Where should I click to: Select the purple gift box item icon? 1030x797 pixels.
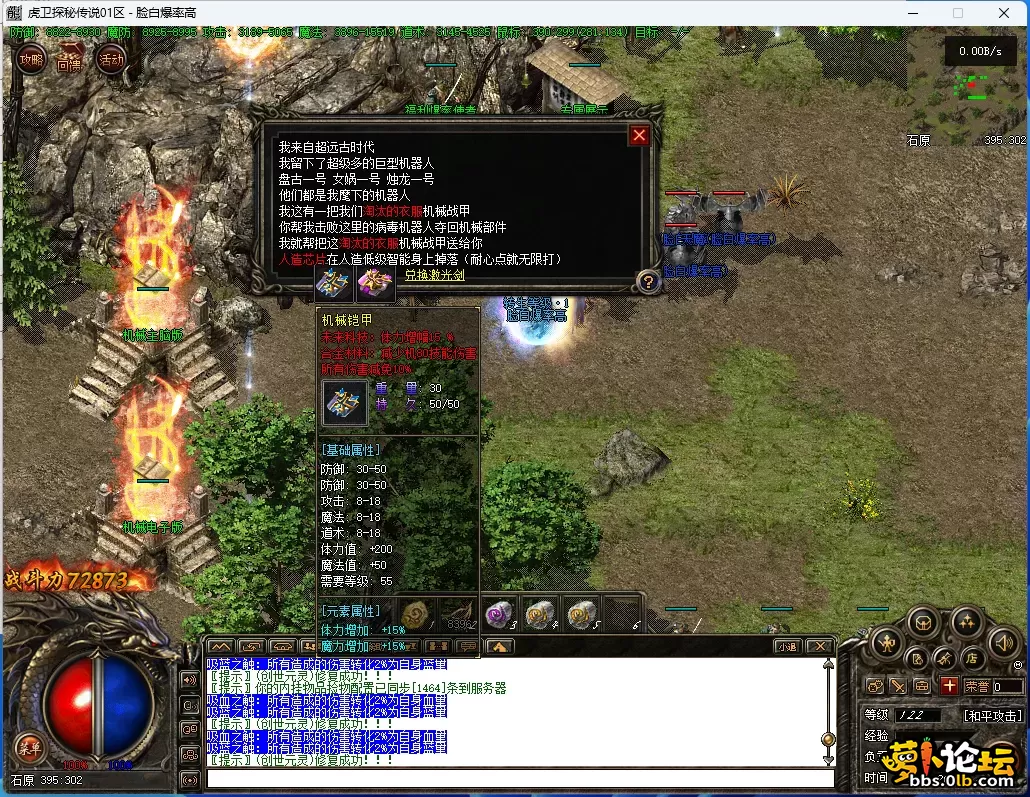[376, 284]
